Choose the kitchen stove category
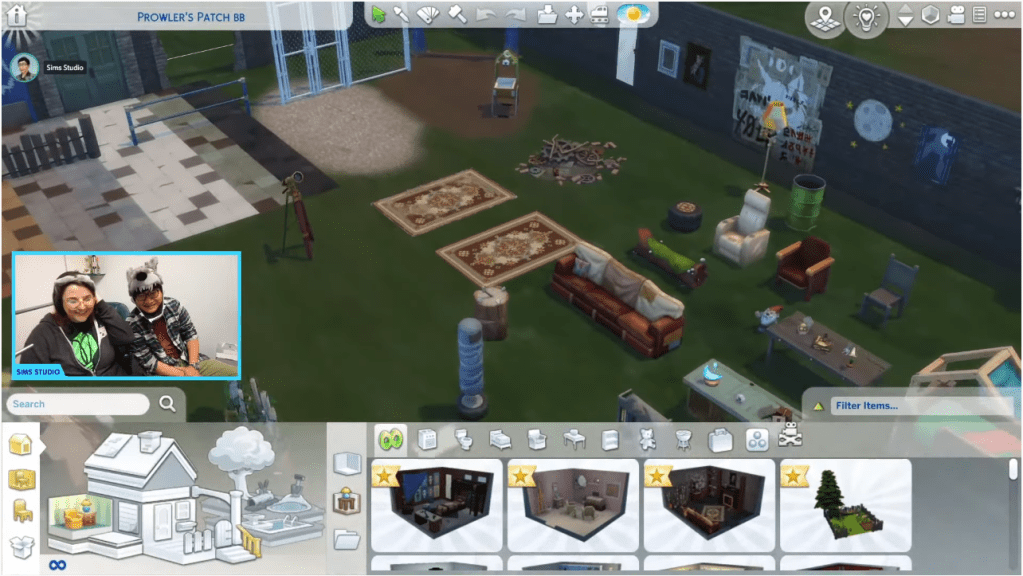 coord(427,439)
